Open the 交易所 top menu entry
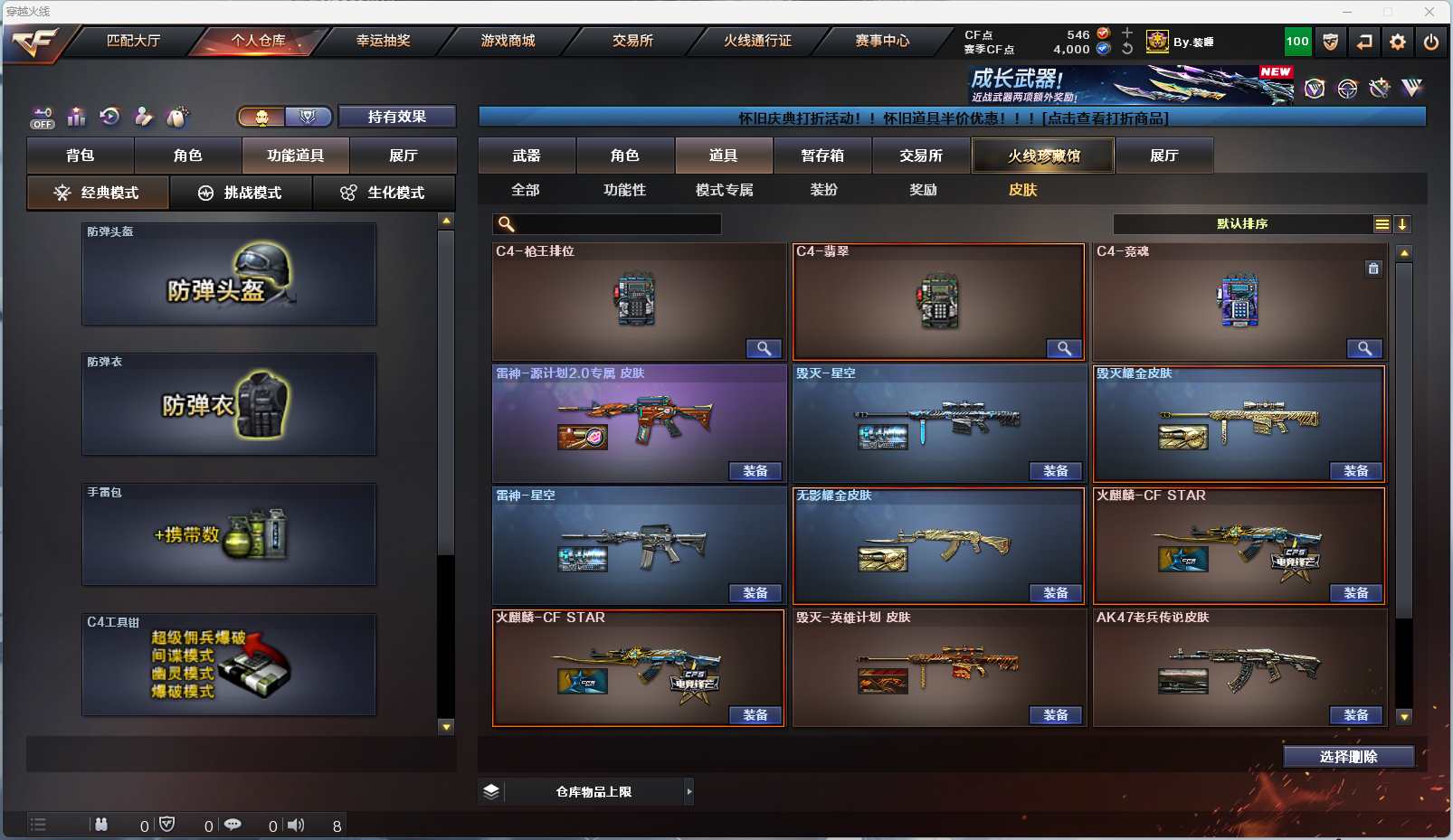The height and width of the screenshot is (840, 1453). tap(632, 41)
